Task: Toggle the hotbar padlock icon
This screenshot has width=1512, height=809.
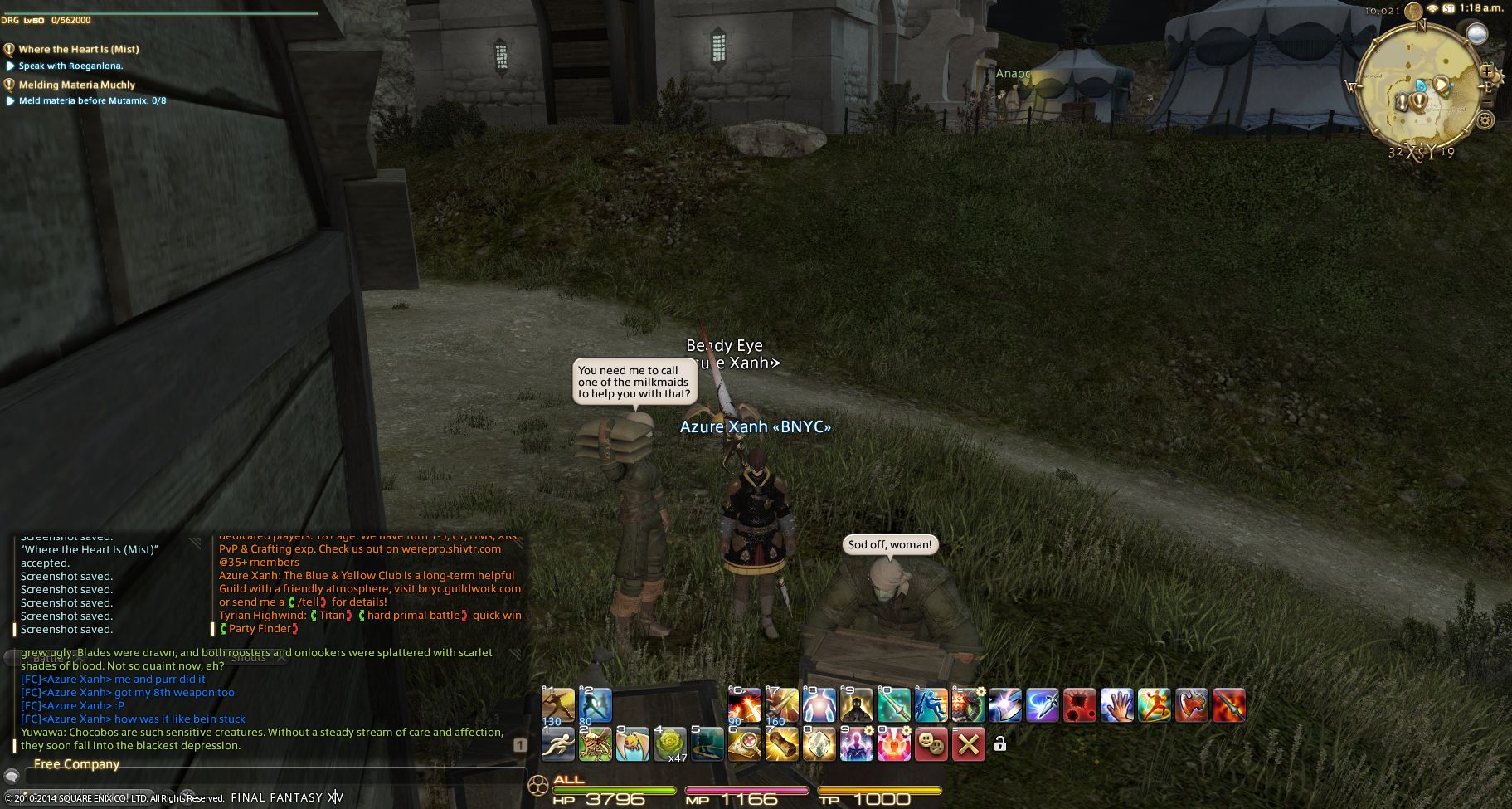Action: (x=1000, y=744)
